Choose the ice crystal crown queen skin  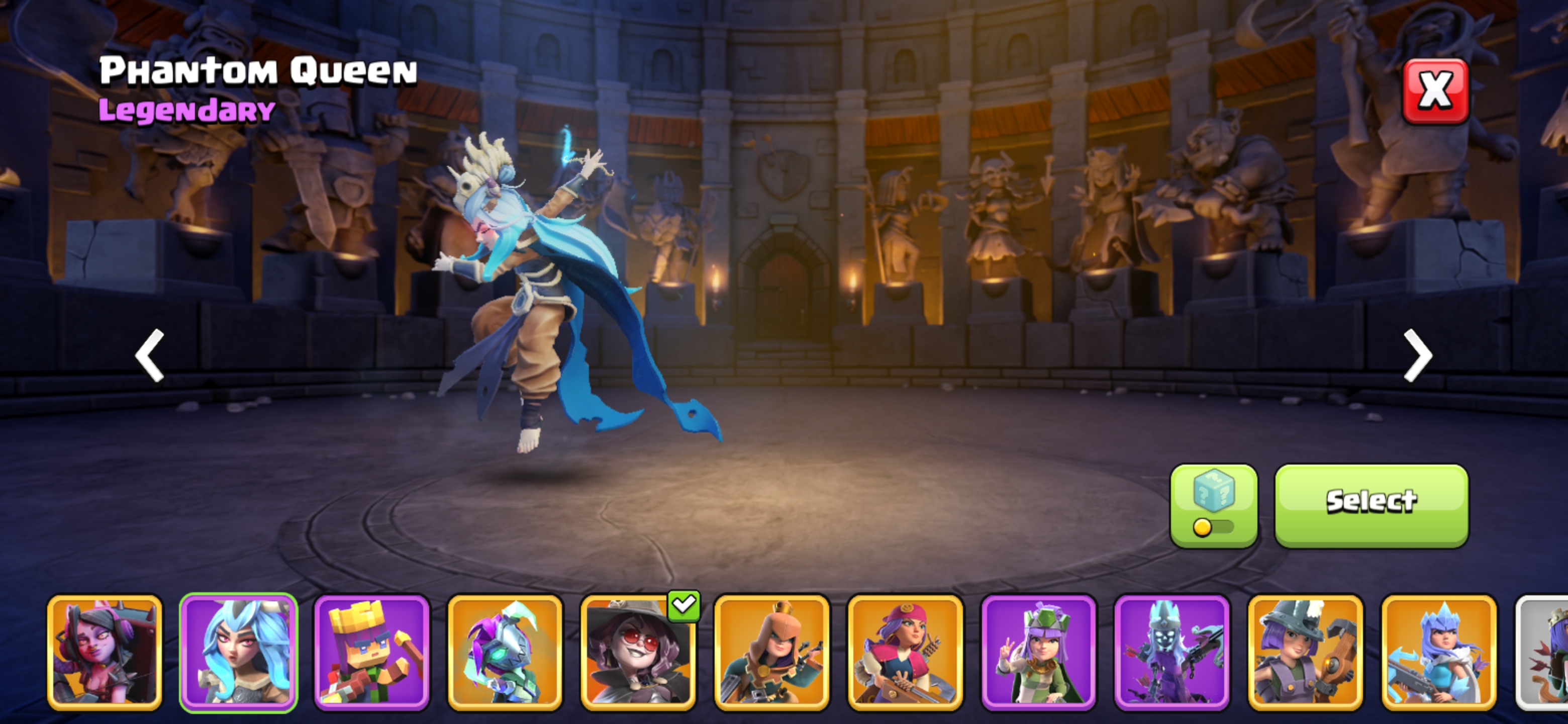tap(1438, 652)
